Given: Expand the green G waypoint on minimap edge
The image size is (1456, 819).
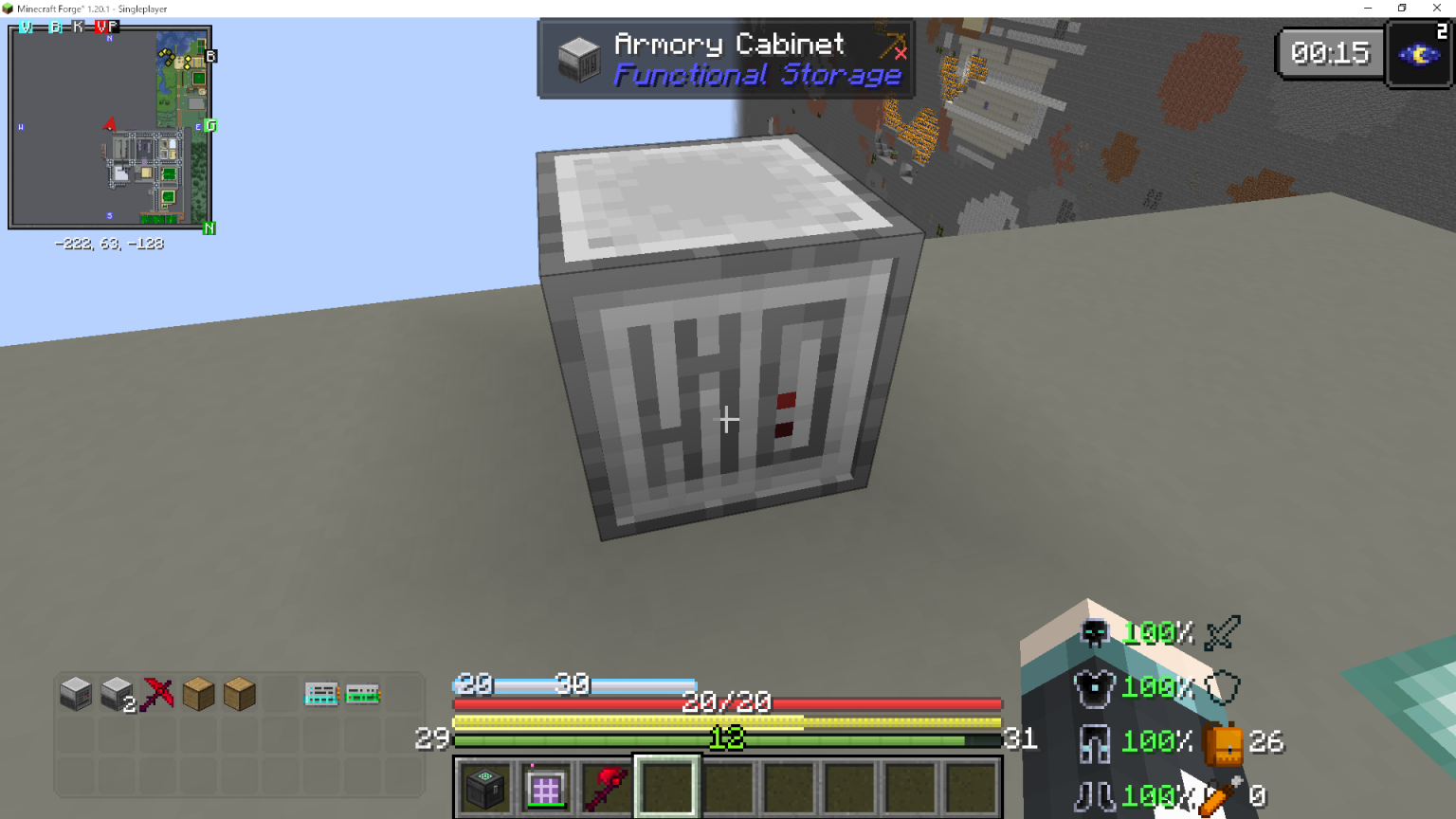Looking at the screenshot, I should pyautogui.click(x=210, y=125).
